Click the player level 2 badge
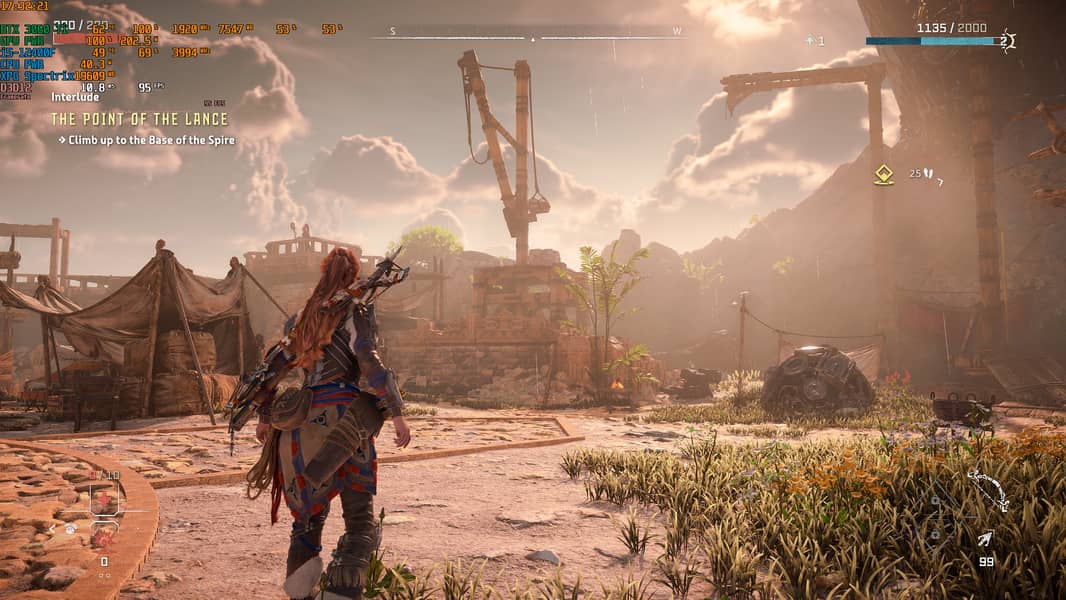The image size is (1066, 600). pos(1005,41)
